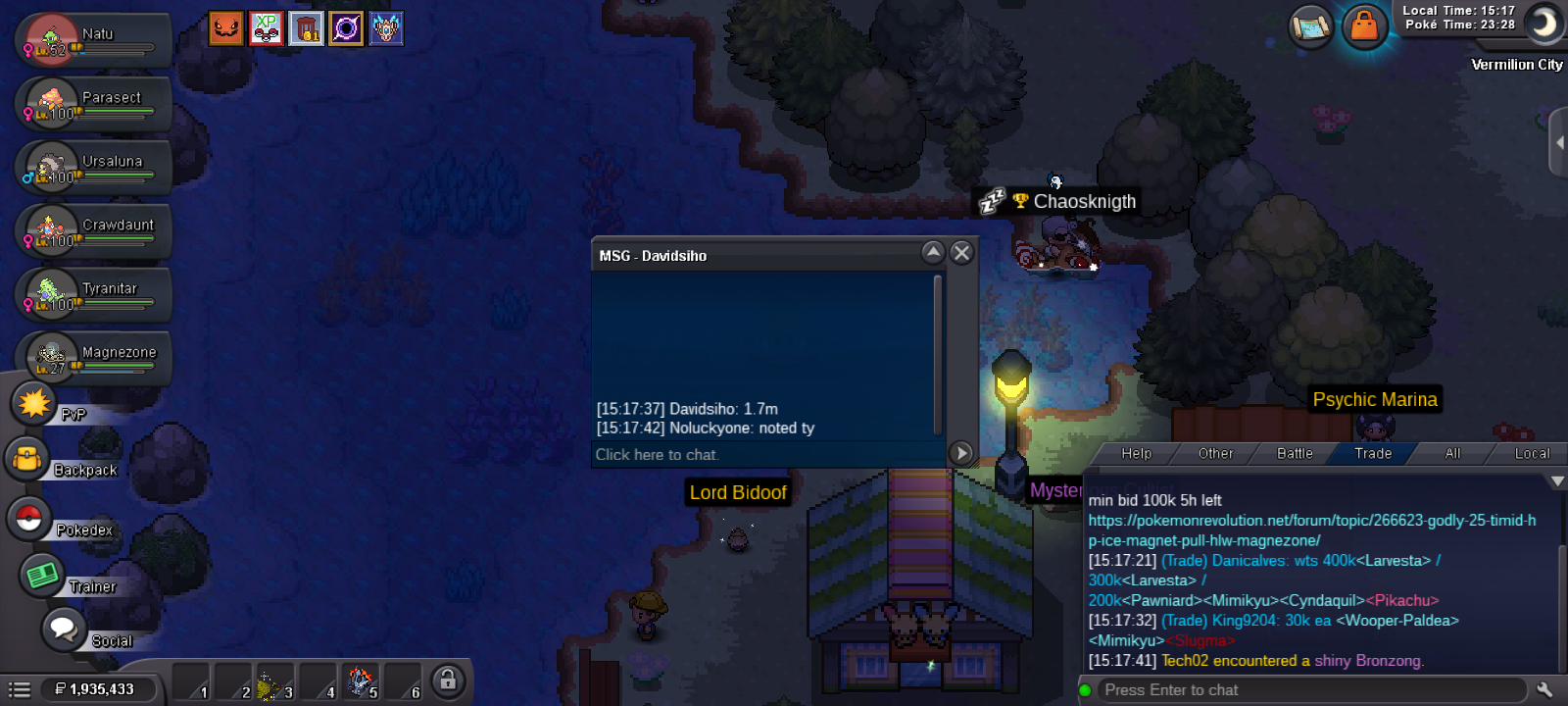Select Crawdaunt party slot
Image resolution: width=1568 pixels, height=706 pixels.
tap(93, 231)
